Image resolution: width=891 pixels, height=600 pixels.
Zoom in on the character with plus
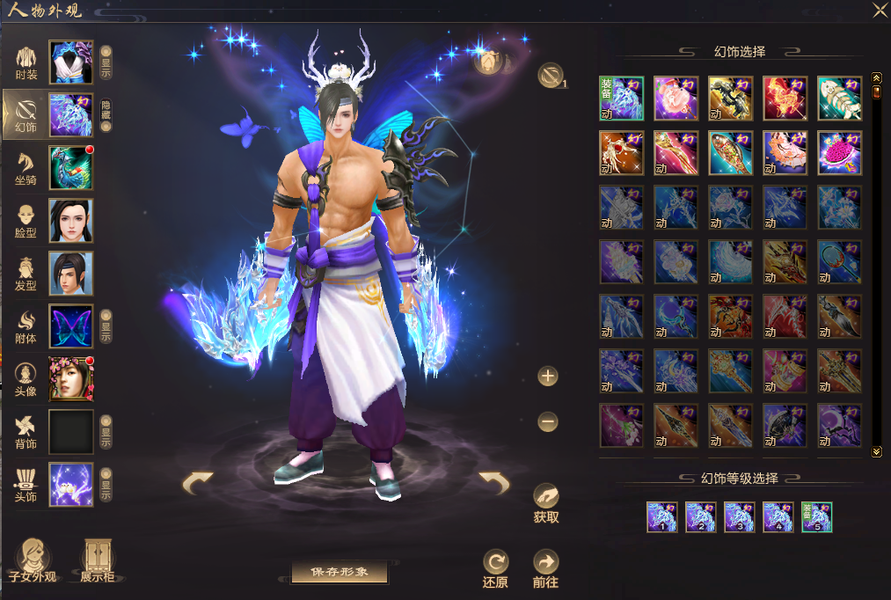tap(547, 376)
